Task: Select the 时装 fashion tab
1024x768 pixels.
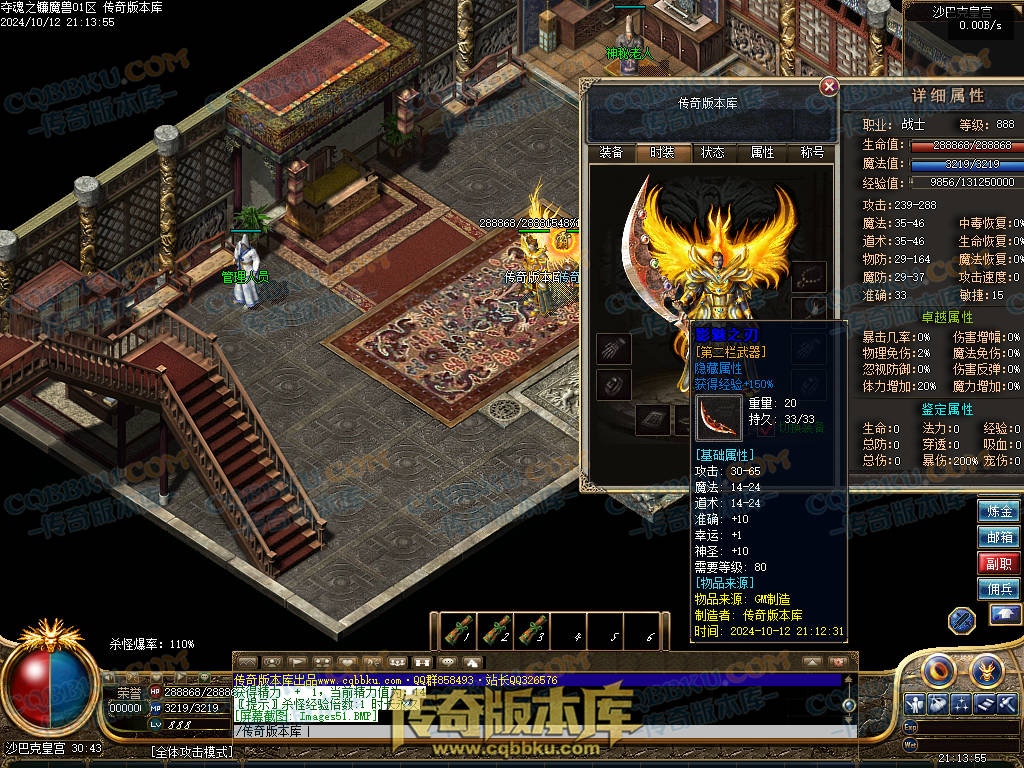Action: click(662, 152)
